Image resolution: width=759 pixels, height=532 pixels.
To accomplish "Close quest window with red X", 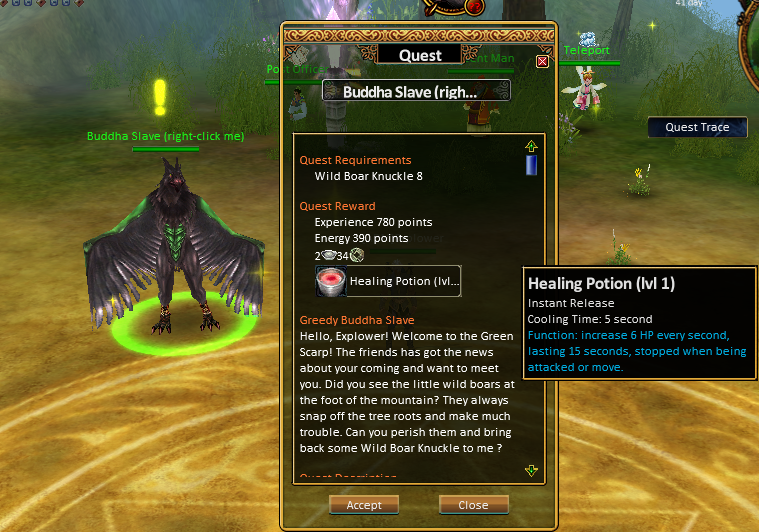I will [542, 62].
